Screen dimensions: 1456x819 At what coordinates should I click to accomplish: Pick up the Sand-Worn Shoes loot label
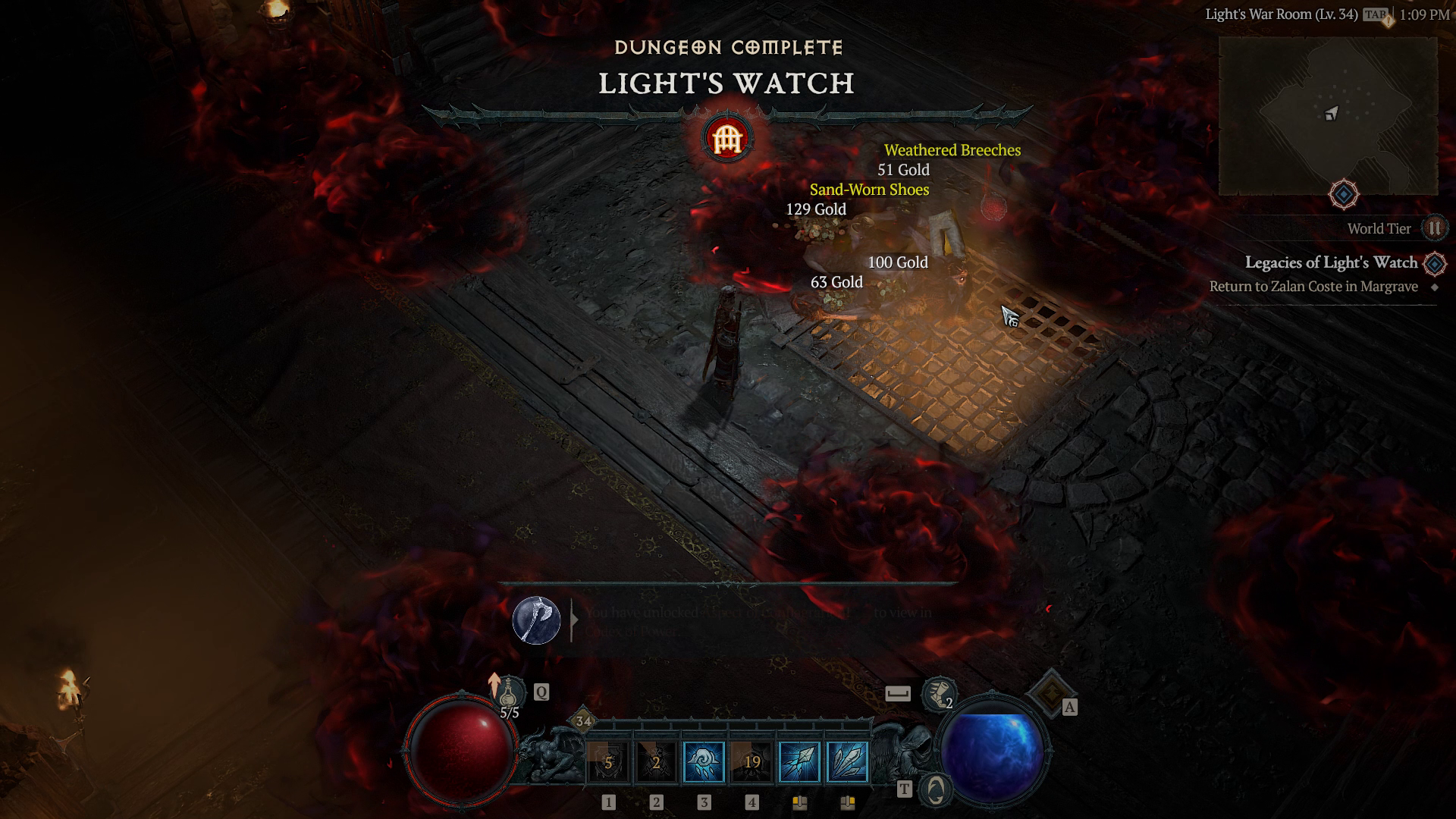coord(868,190)
